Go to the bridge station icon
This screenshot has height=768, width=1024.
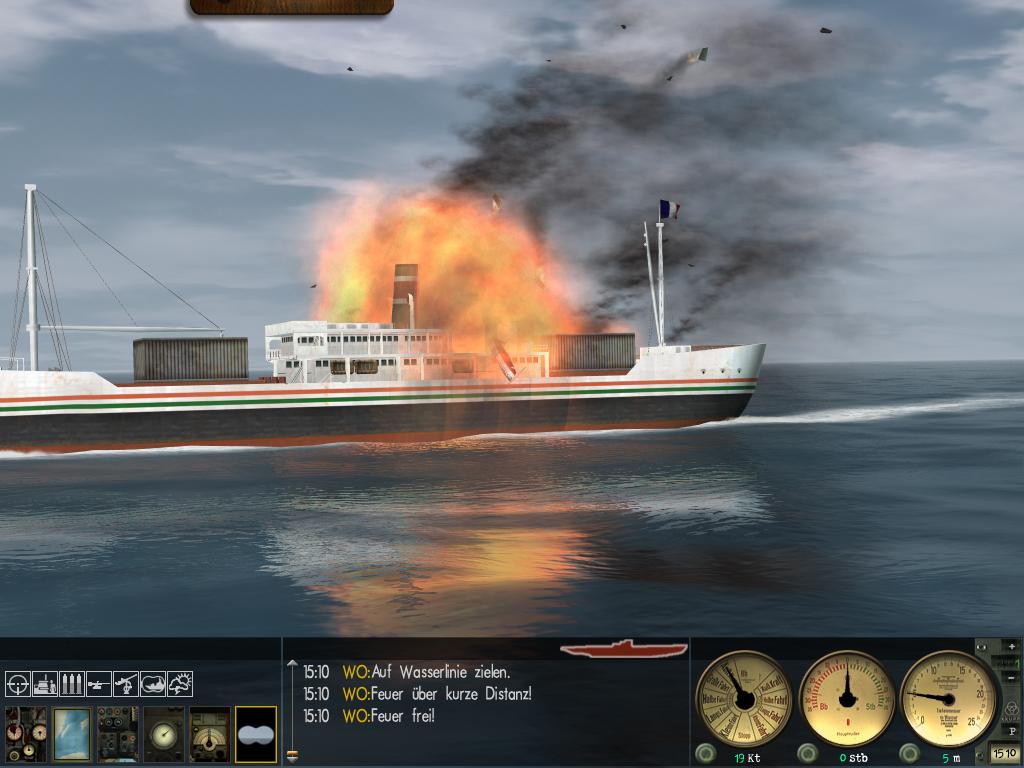click(45, 684)
